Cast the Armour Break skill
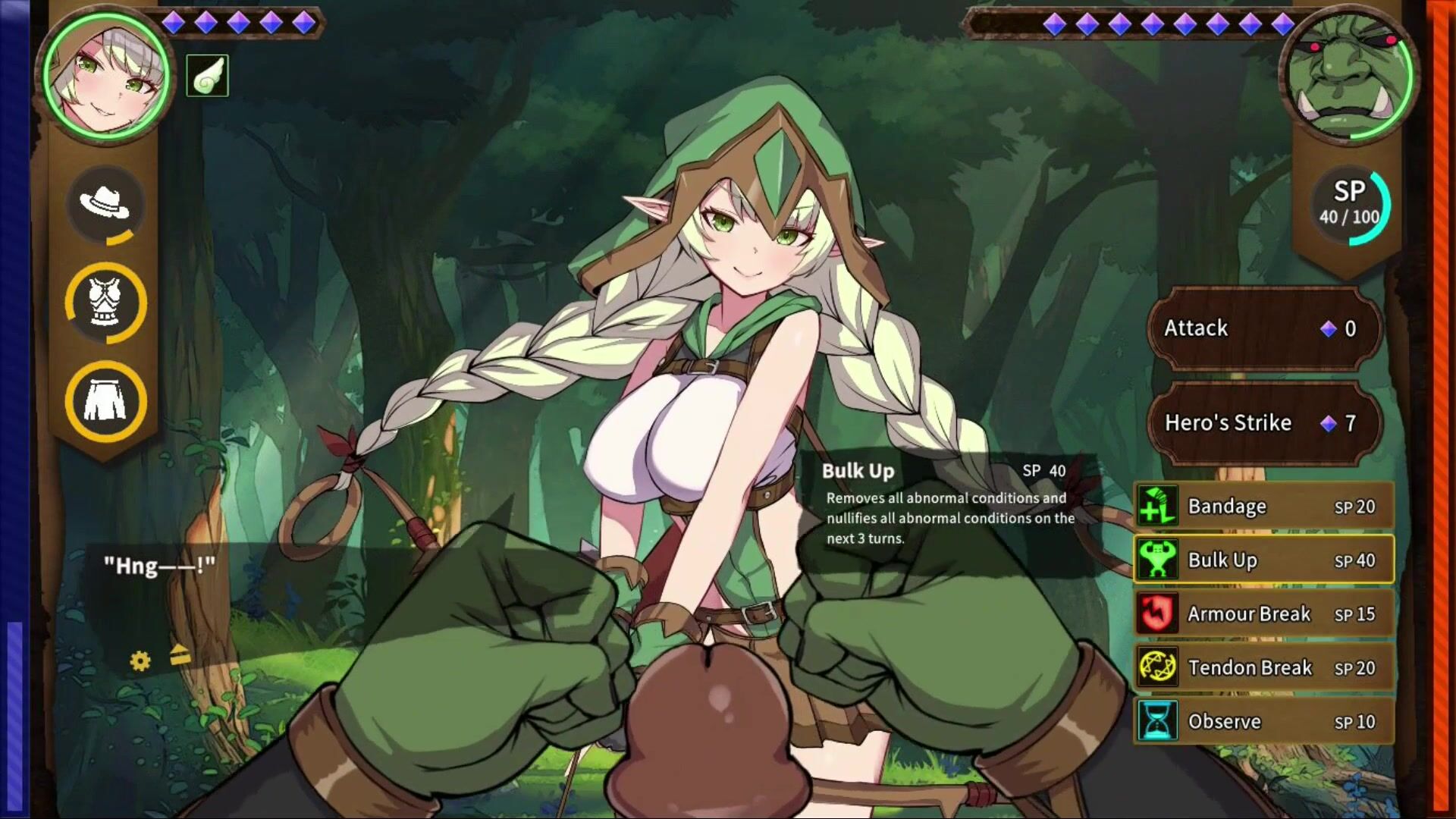1456x819 pixels. click(x=1263, y=614)
